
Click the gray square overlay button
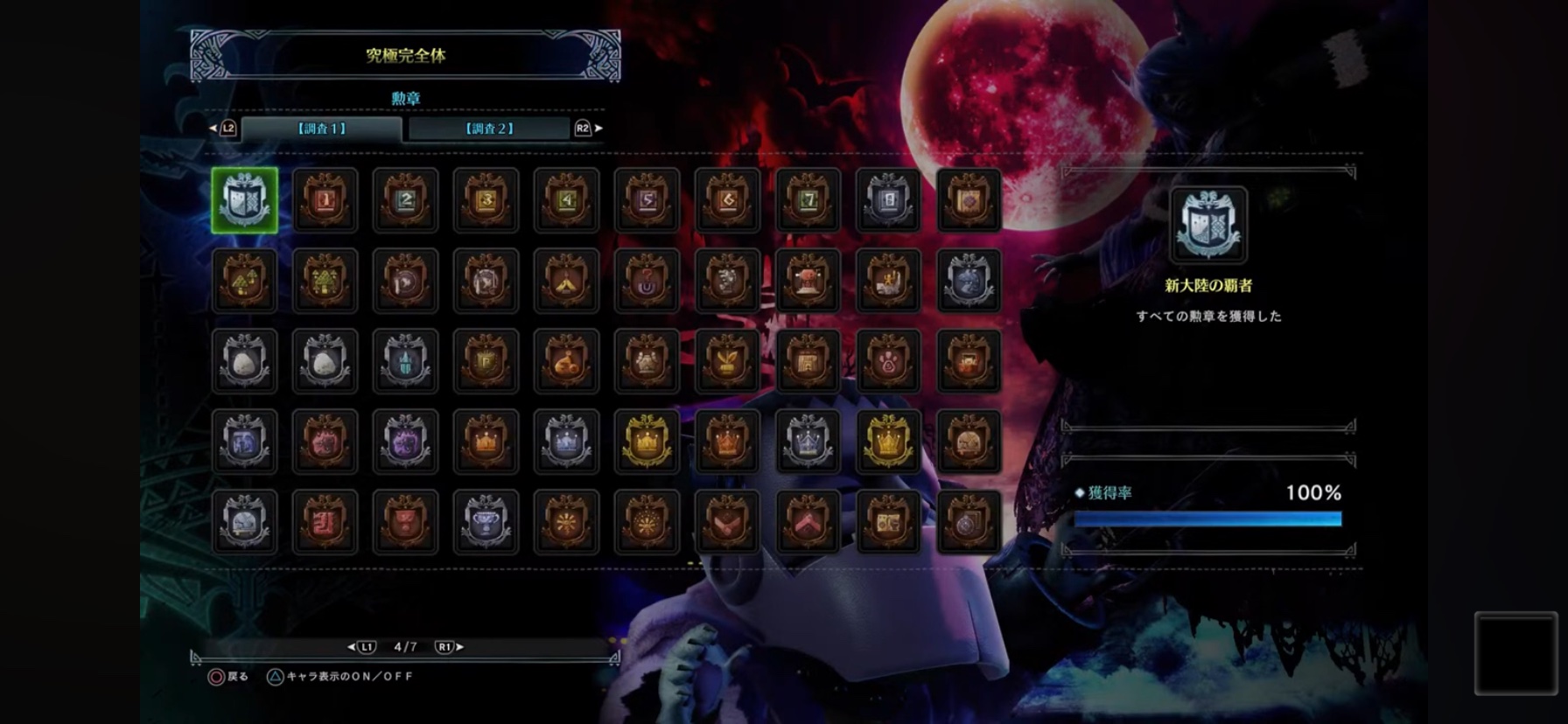click(x=1515, y=653)
